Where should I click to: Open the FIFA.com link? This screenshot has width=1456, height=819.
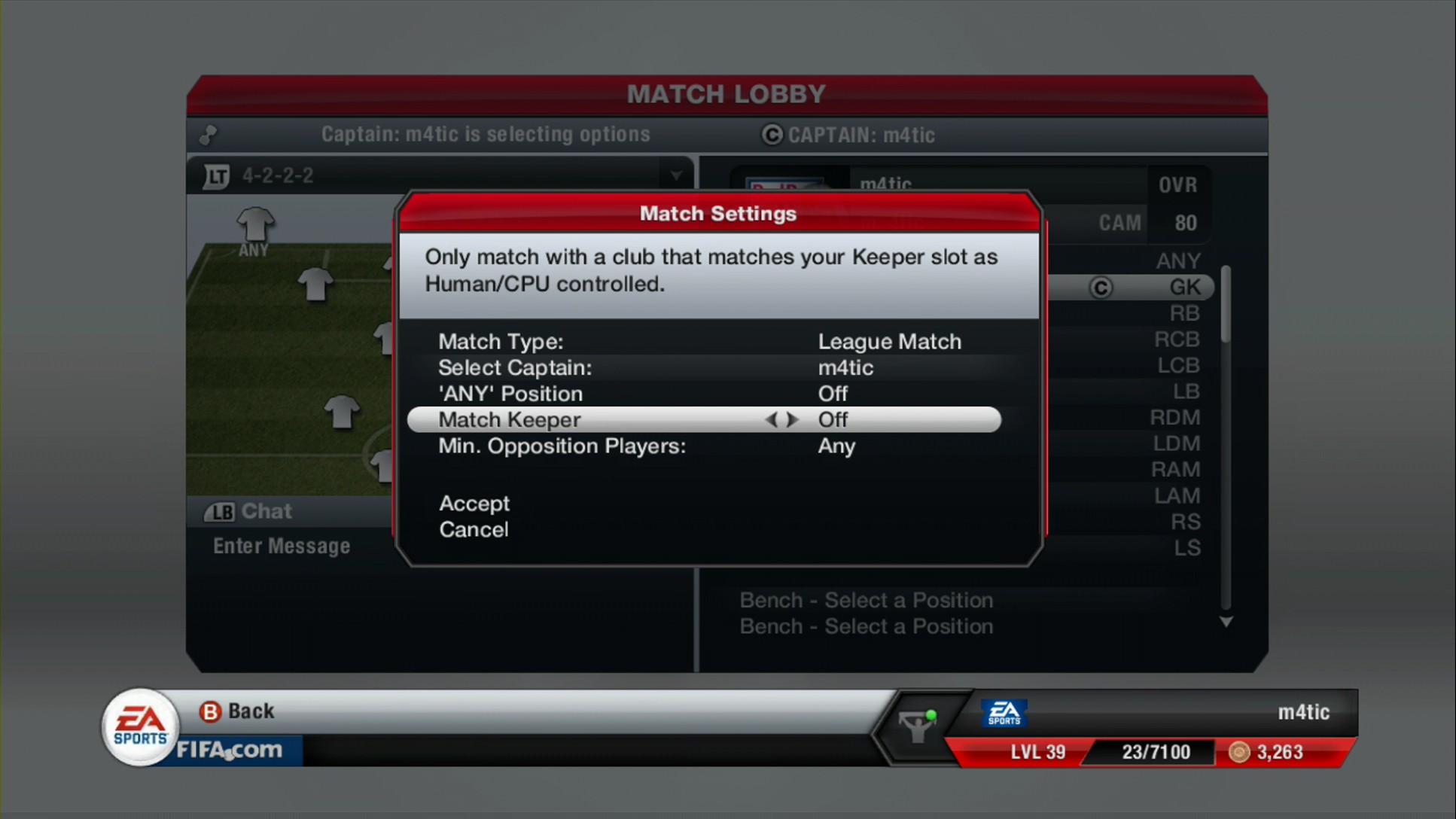click(230, 750)
